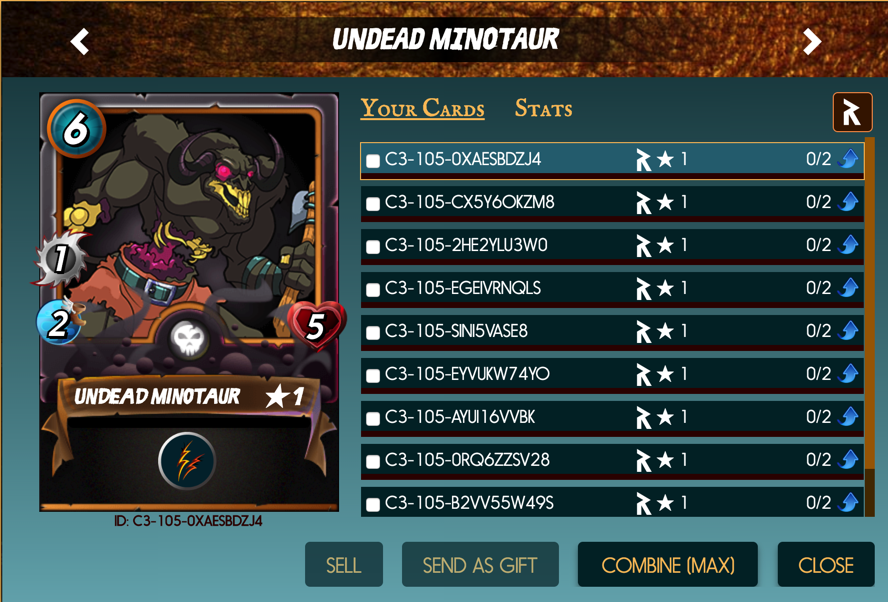The height and width of the screenshot is (602, 888).
Task: Tick checkbox for card C3-105-EYVUKW74YO
Action: pyautogui.click(x=373, y=376)
